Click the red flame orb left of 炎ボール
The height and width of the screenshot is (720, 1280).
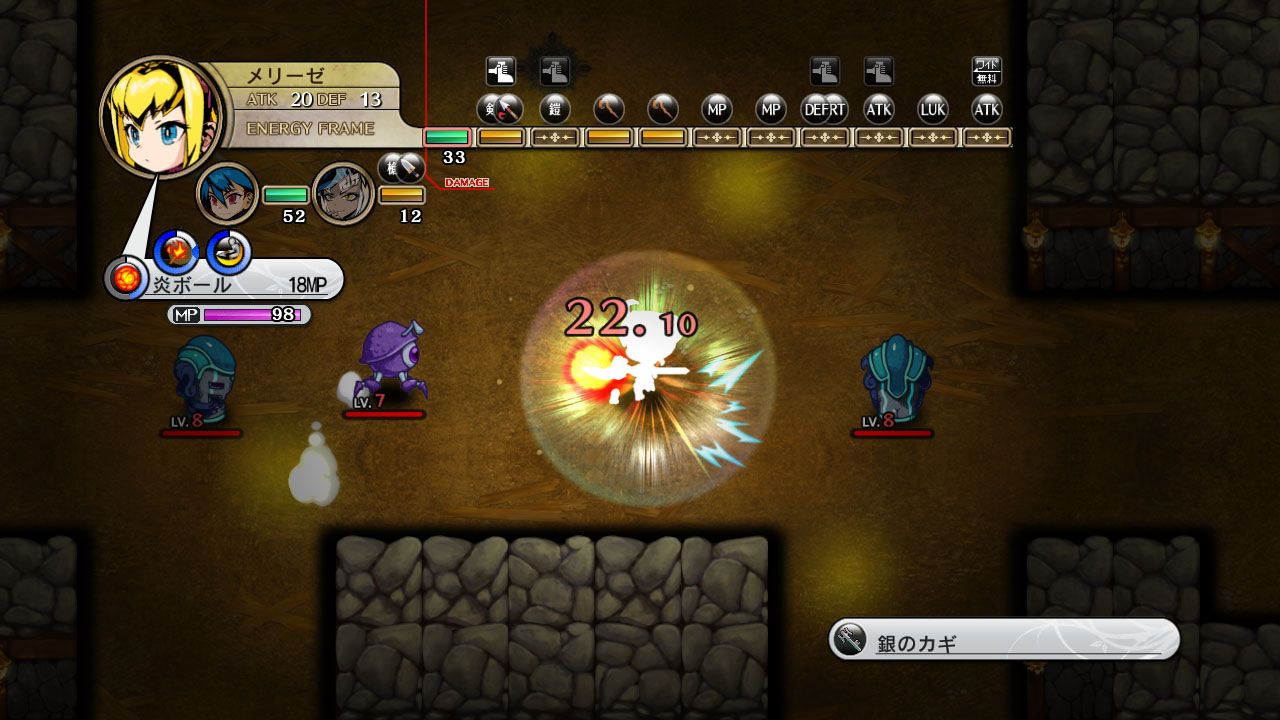tap(126, 280)
